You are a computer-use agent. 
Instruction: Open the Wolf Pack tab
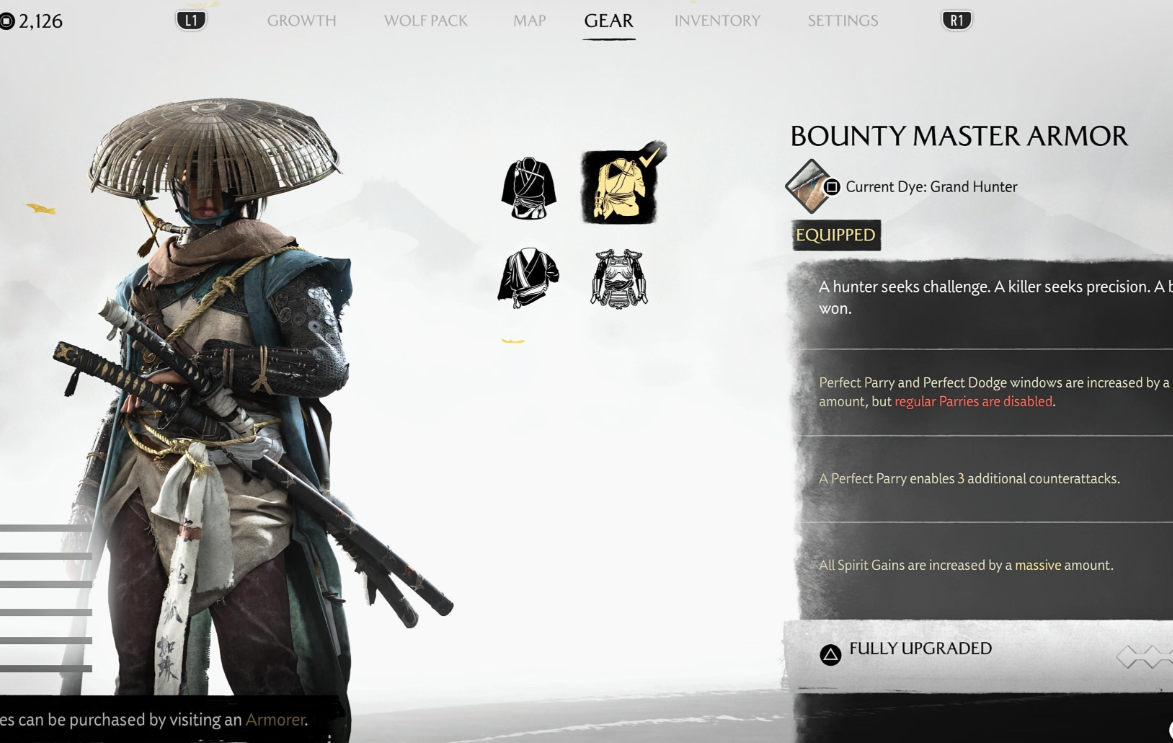[x=425, y=21]
